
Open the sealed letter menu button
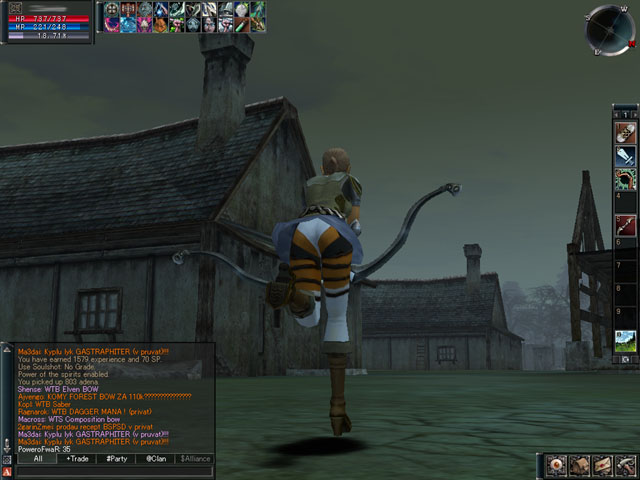coord(602,465)
